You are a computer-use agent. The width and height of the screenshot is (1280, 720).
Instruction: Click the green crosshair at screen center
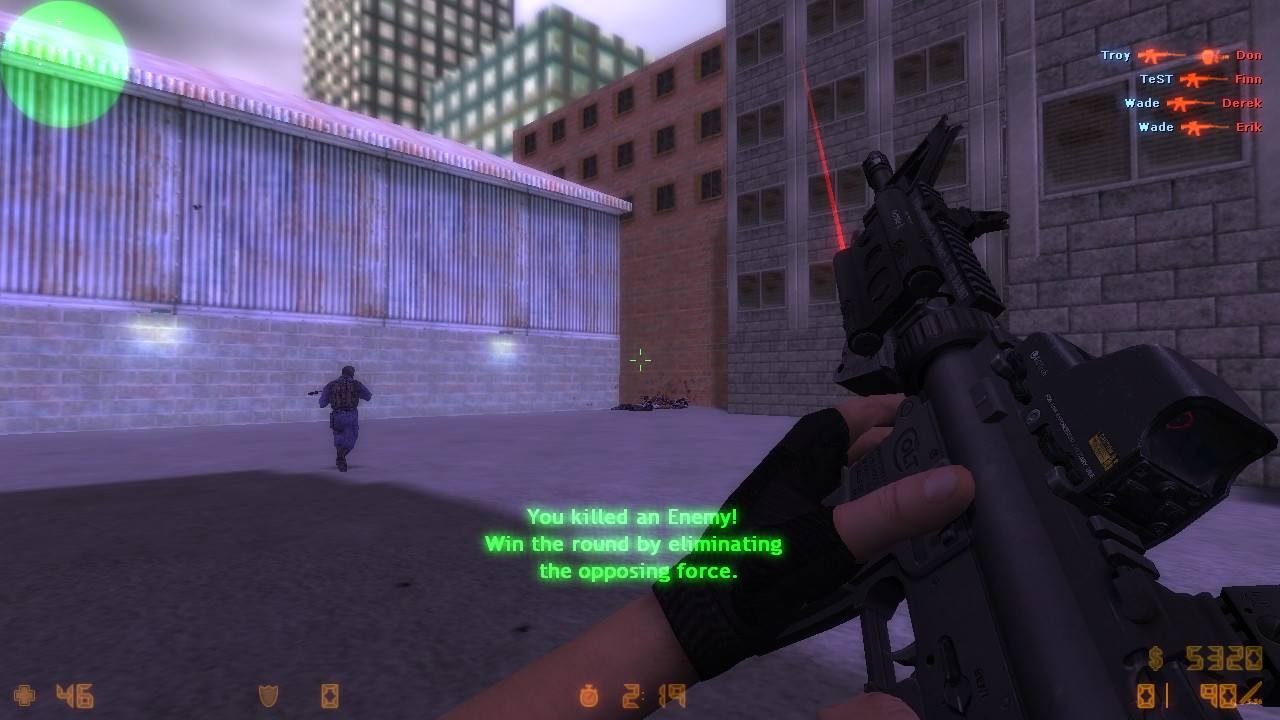(x=639, y=359)
